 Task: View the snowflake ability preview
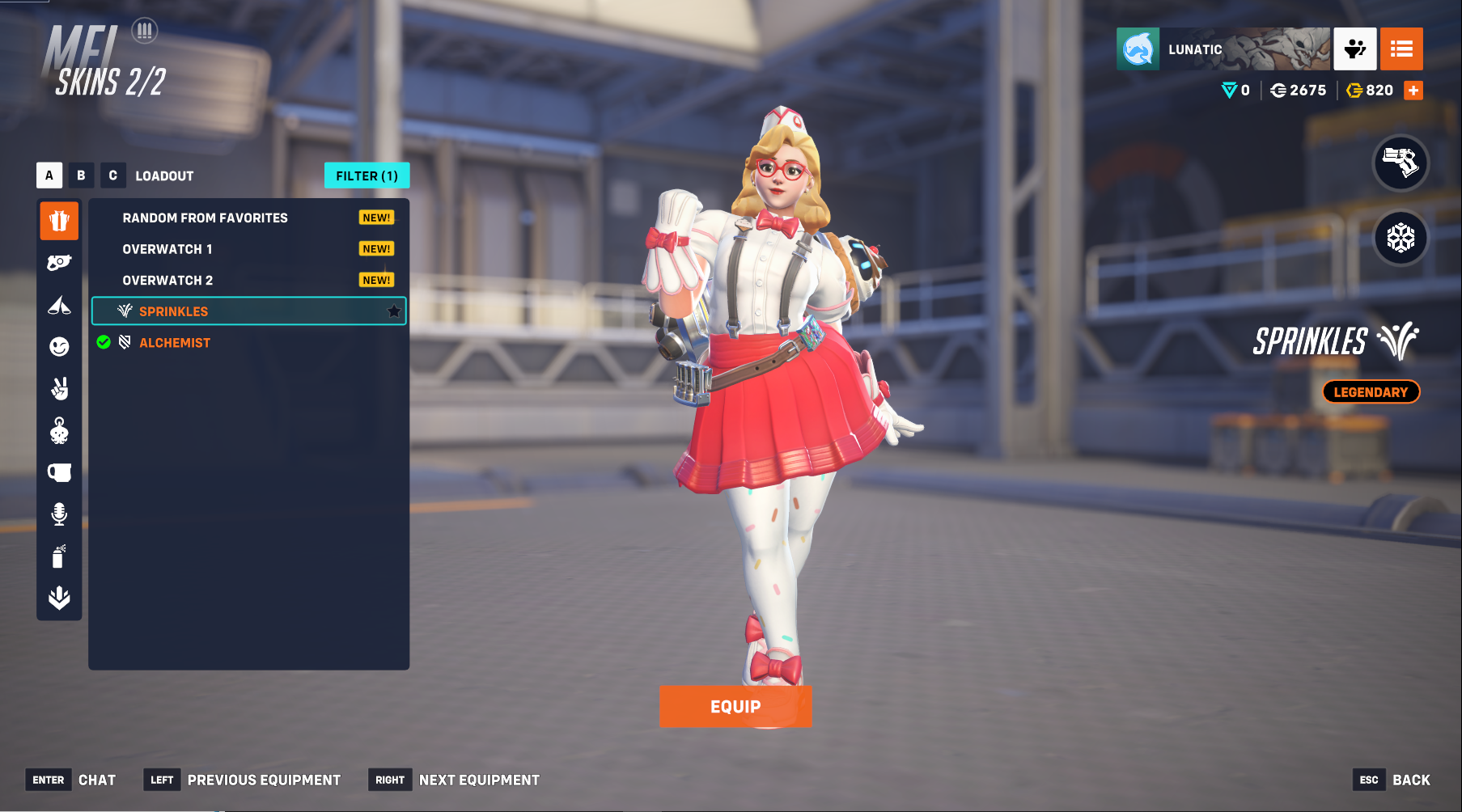coord(1401,238)
